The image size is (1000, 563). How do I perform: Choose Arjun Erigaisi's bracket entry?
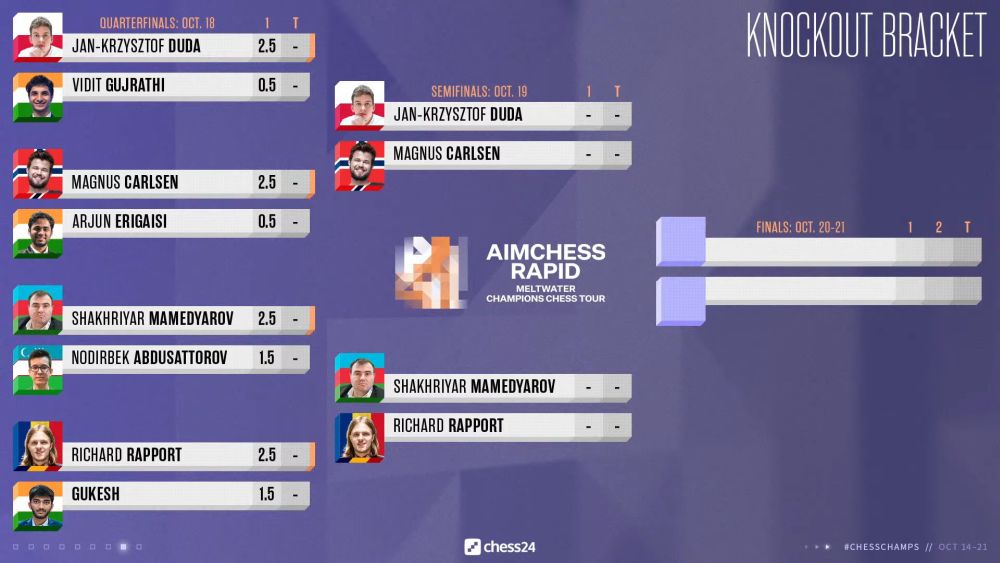160,221
